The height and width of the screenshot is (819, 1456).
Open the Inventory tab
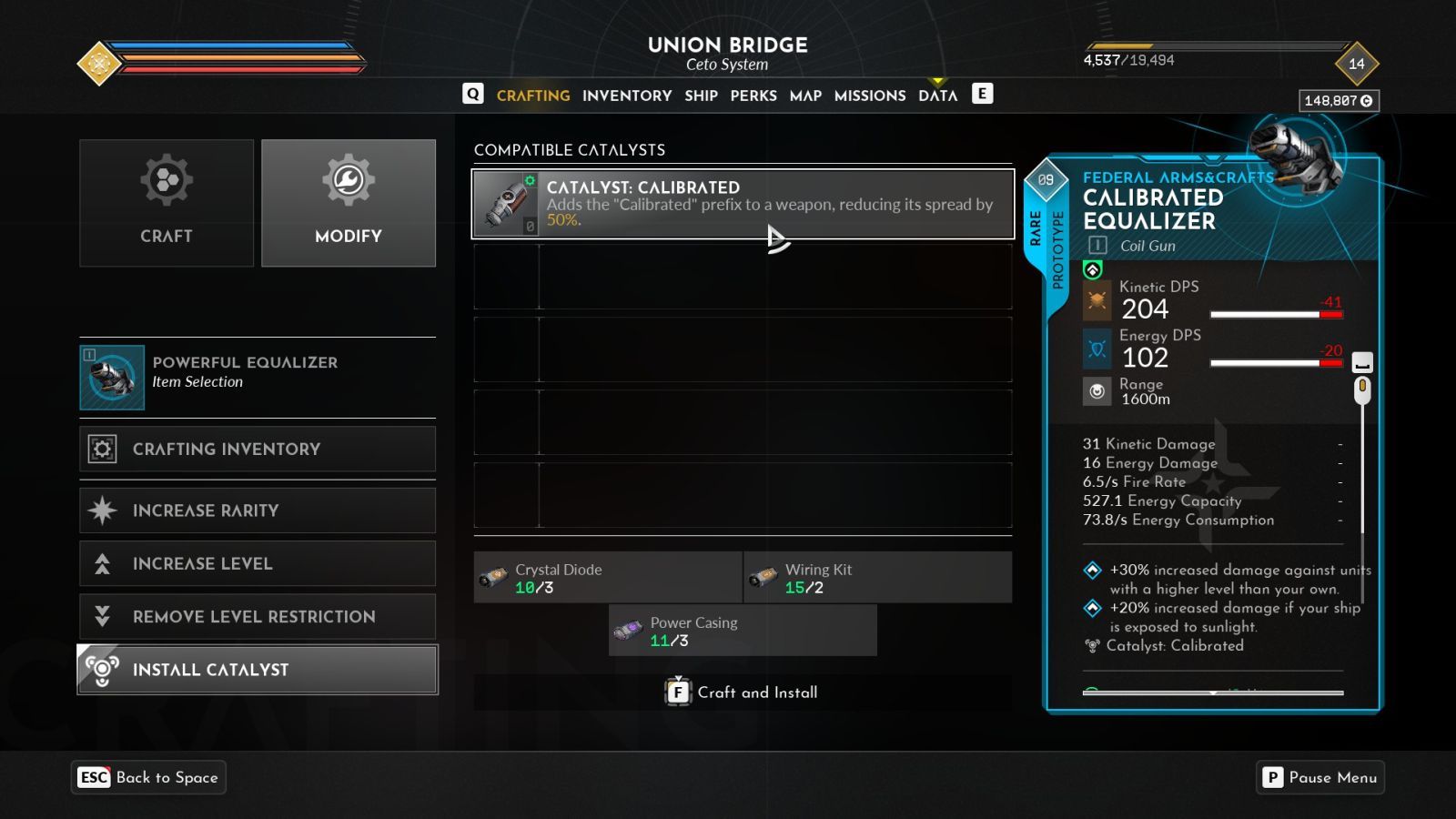(627, 96)
